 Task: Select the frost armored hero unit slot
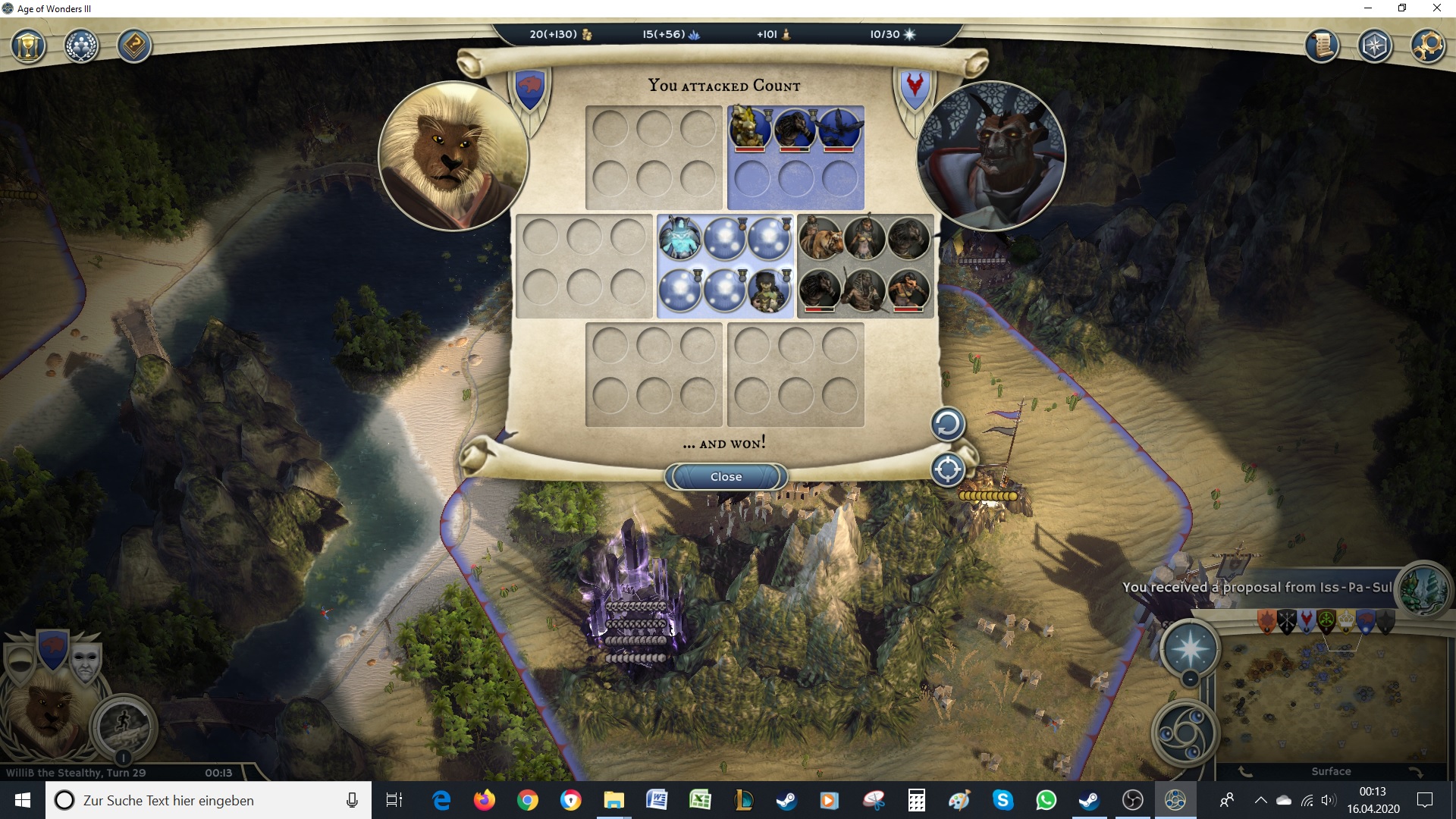[679, 238]
